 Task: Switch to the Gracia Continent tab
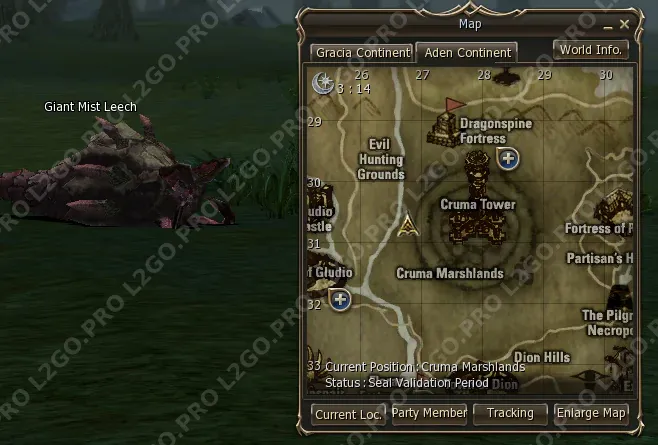tap(360, 52)
